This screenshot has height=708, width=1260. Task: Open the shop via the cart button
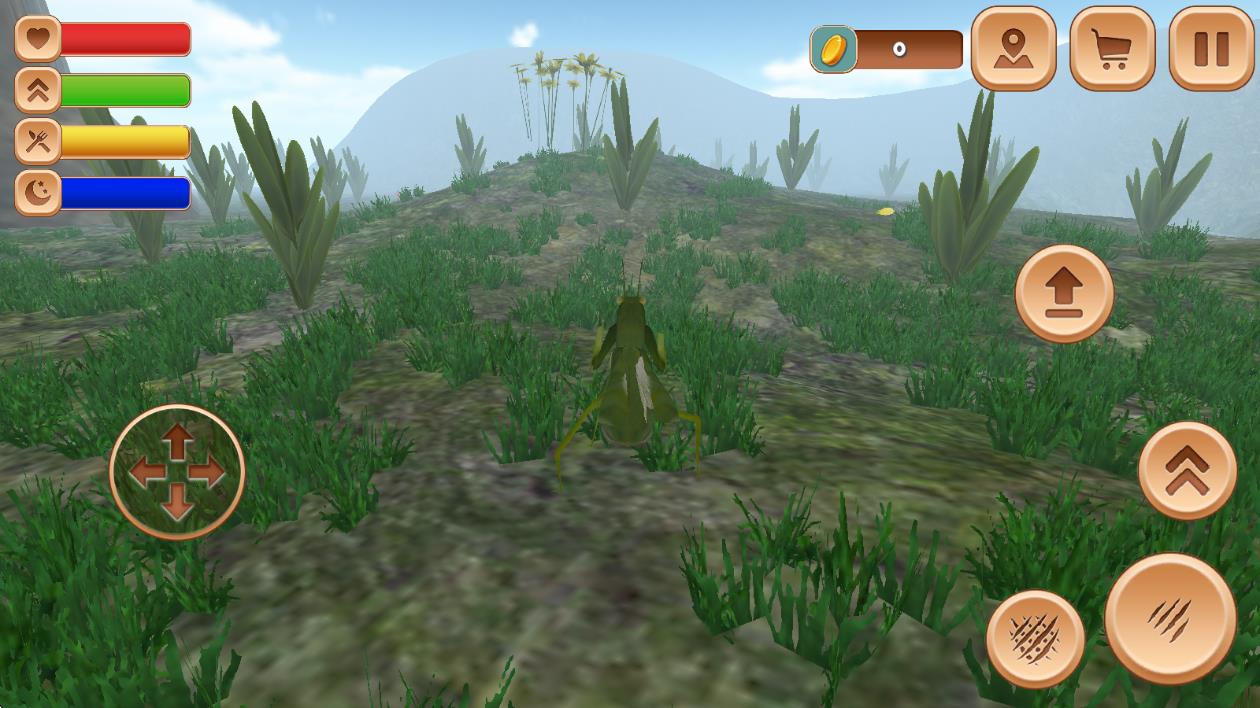(x=1112, y=49)
